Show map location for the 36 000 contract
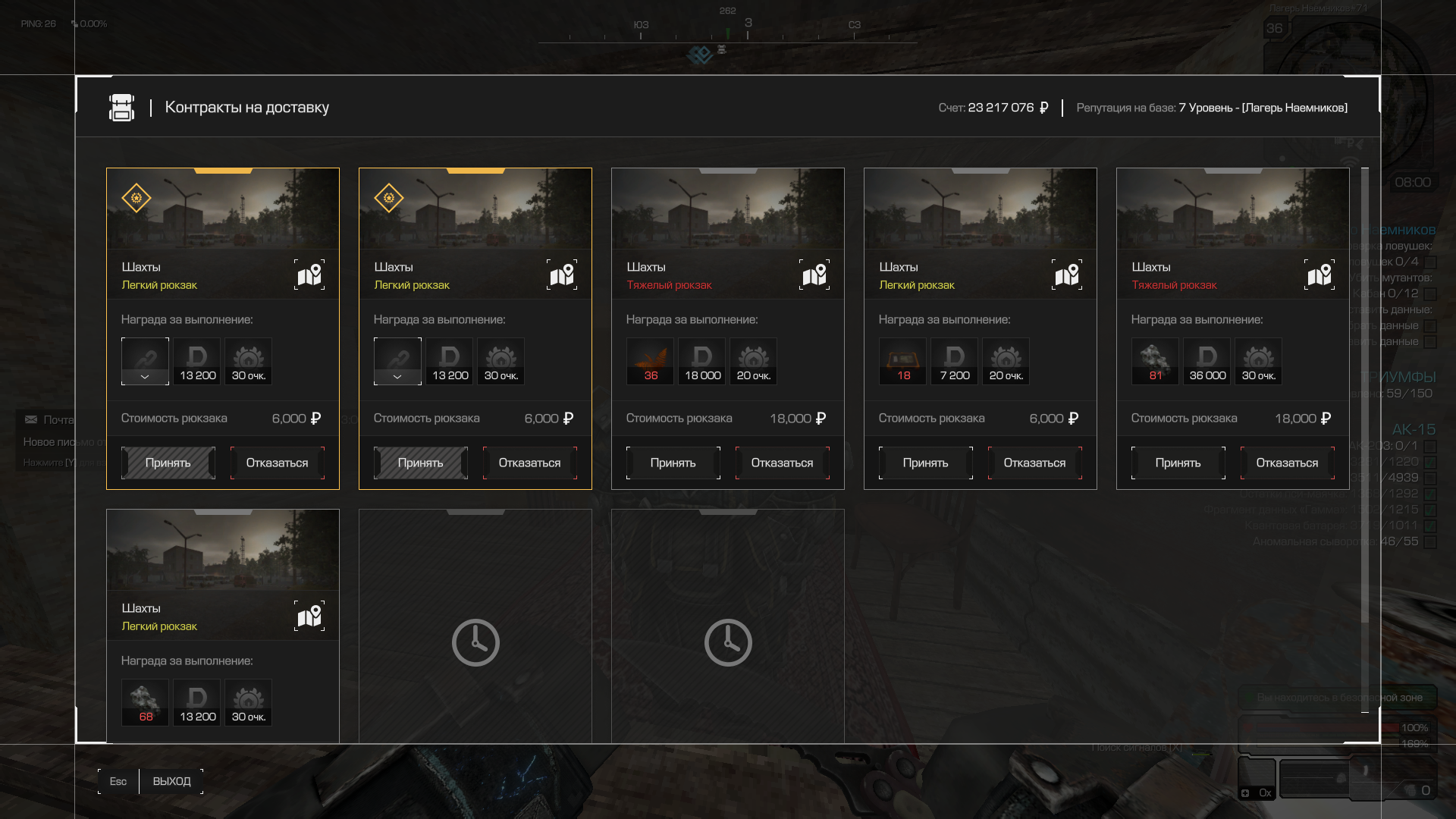This screenshot has height=819, width=1456. click(x=1319, y=275)
